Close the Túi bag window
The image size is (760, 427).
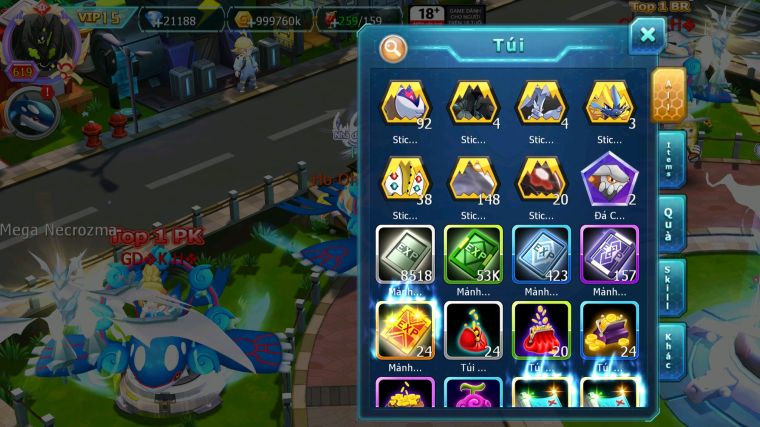[x=647, y=37]
